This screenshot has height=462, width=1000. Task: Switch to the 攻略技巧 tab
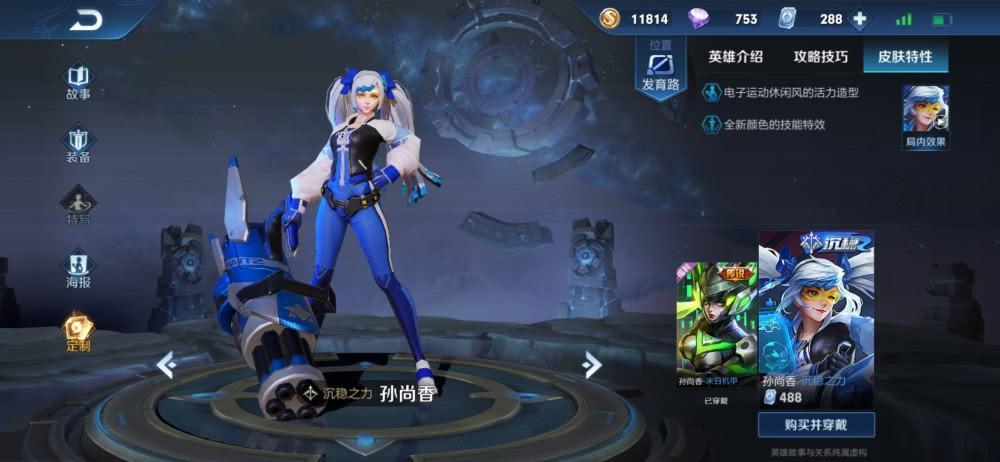coord(820,57)
